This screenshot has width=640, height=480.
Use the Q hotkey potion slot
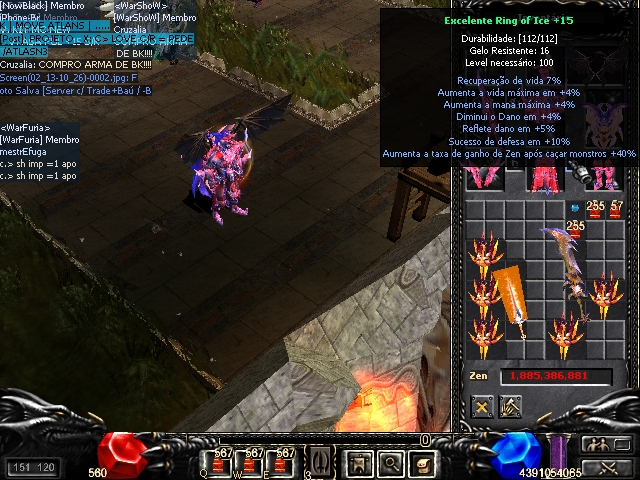tap(220, 461)
